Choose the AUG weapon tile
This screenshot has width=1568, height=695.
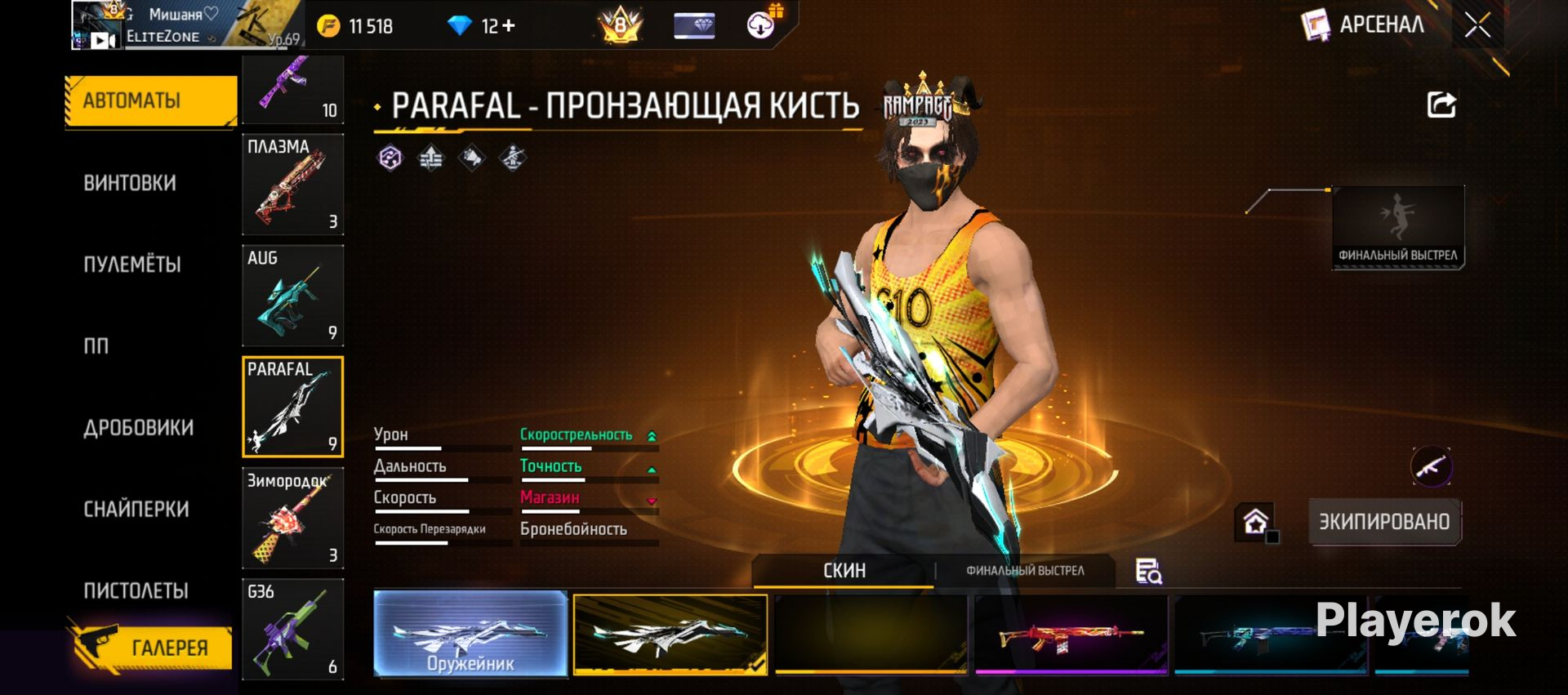tap(292, 296)
